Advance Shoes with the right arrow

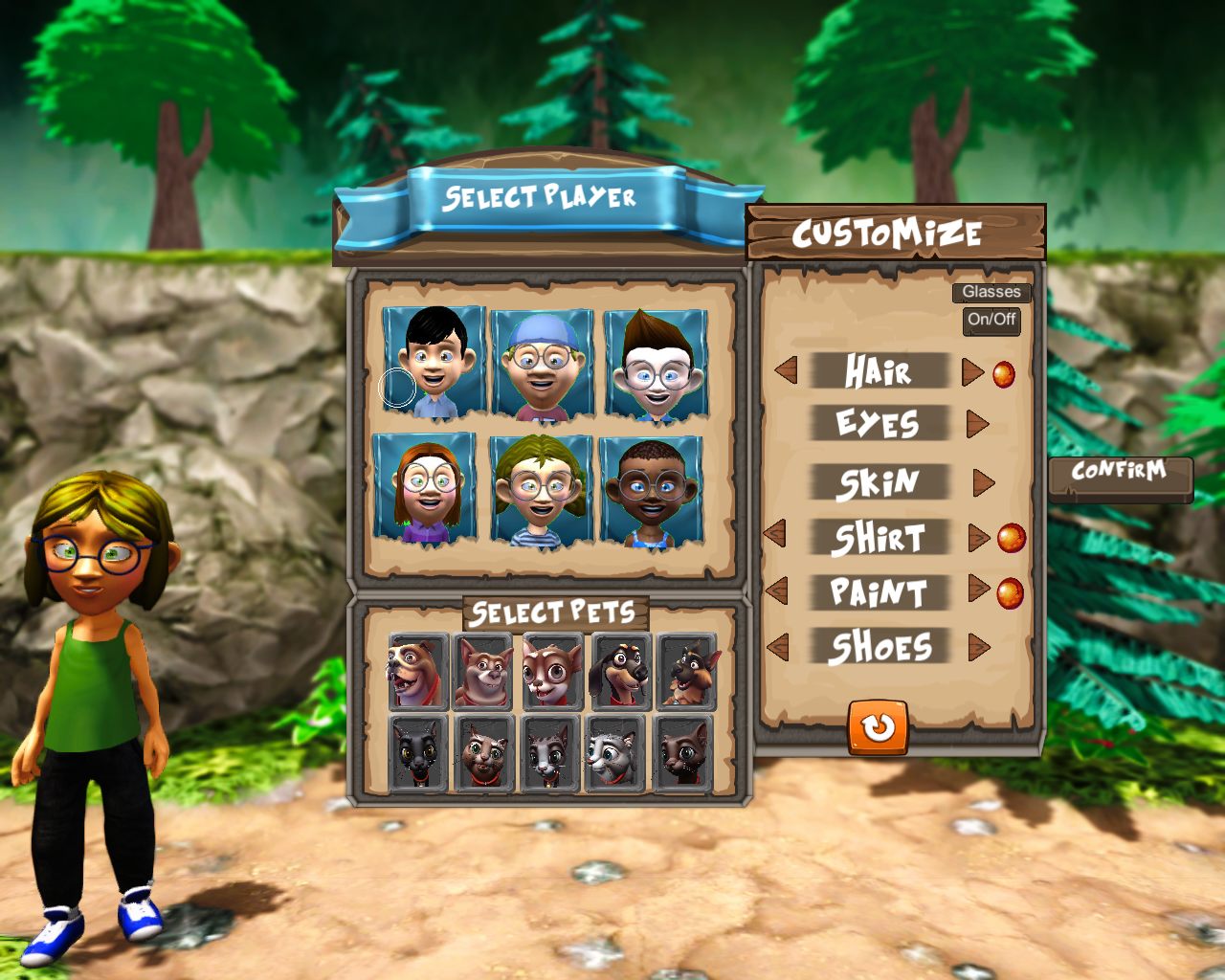(977, 647)
